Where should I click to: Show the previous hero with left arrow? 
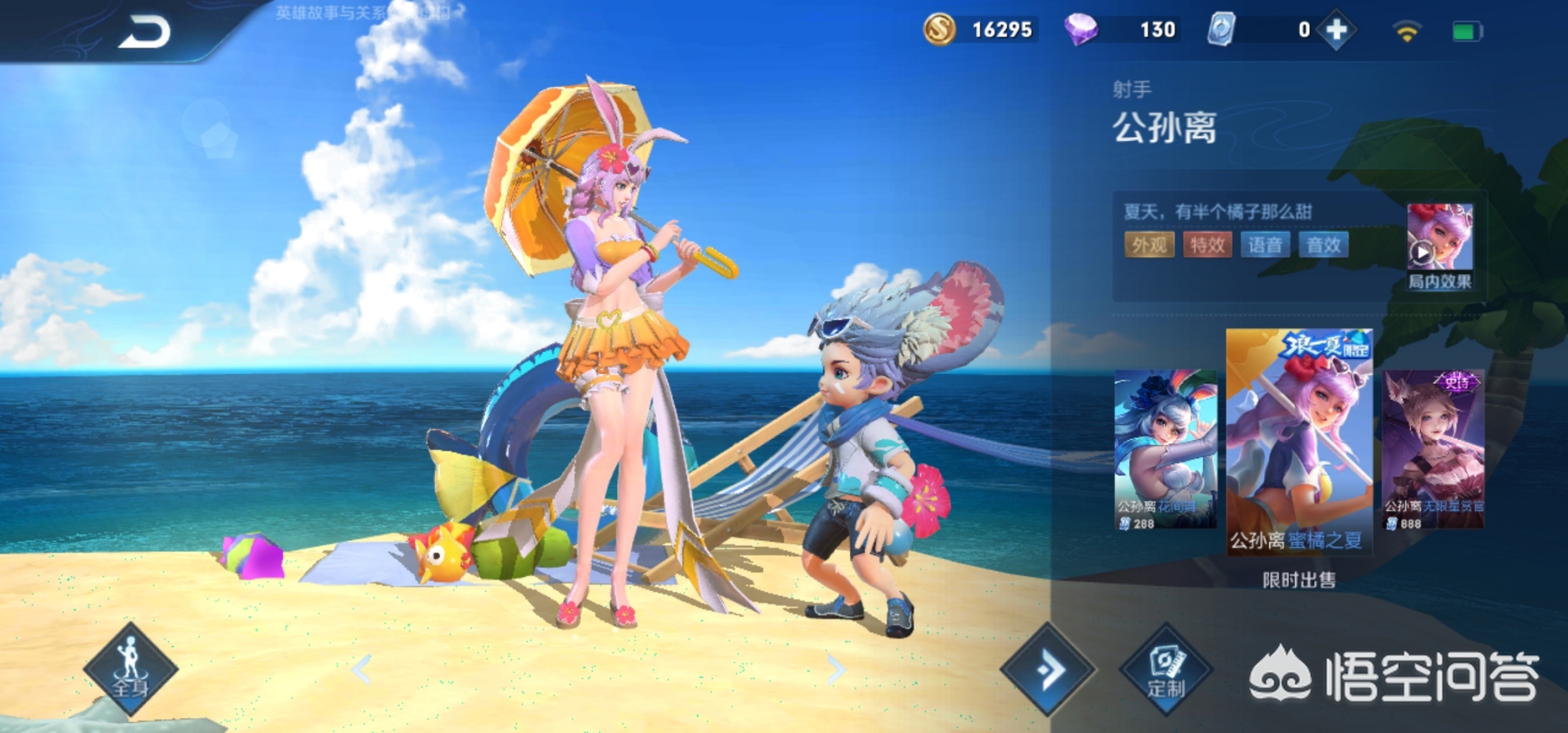click(x=361, y=669)
